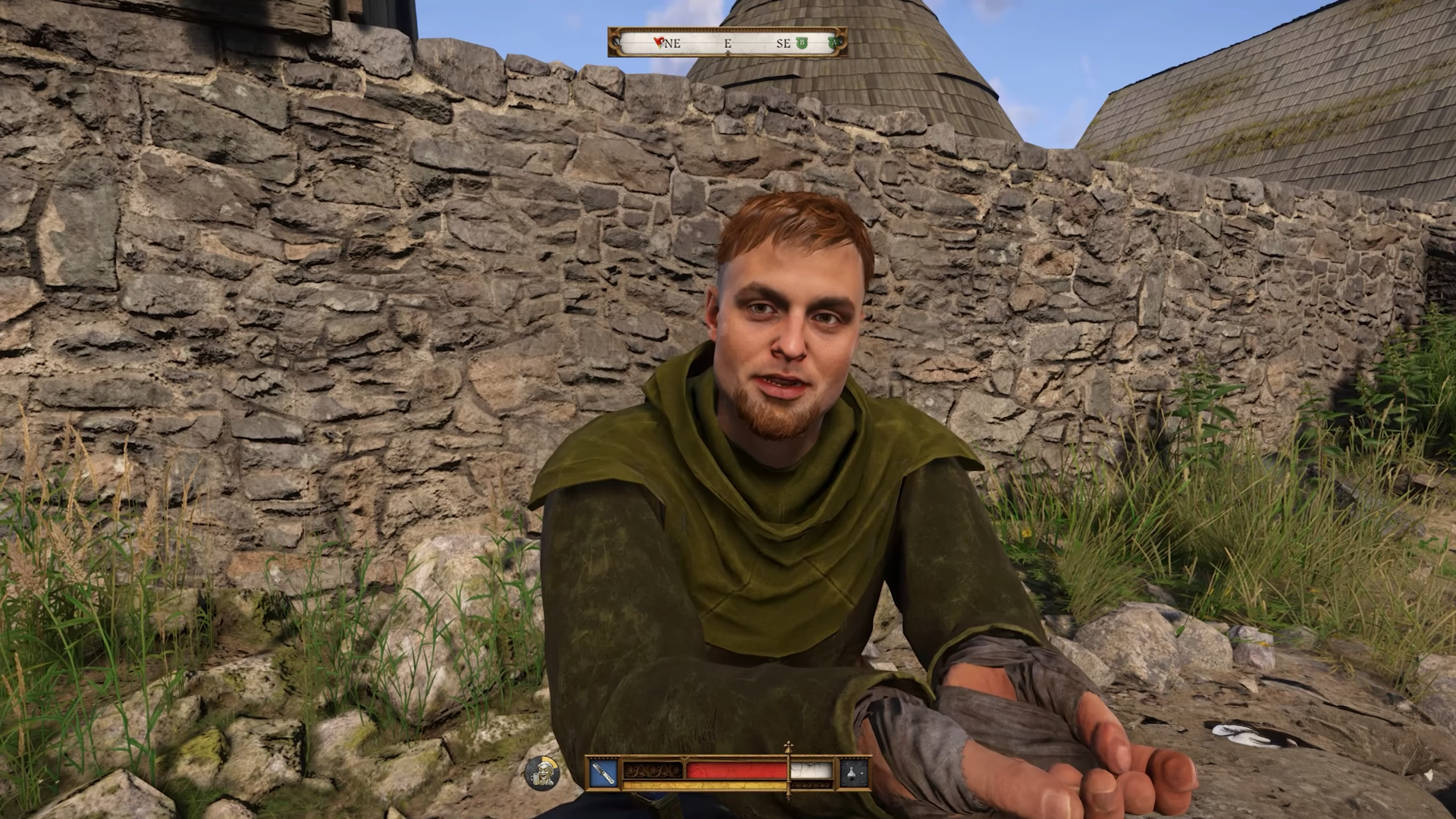The width and height of the screenshot is (1456, 819).
Task: Click the white stamina gauge frame
Action: tap(811, 770)
